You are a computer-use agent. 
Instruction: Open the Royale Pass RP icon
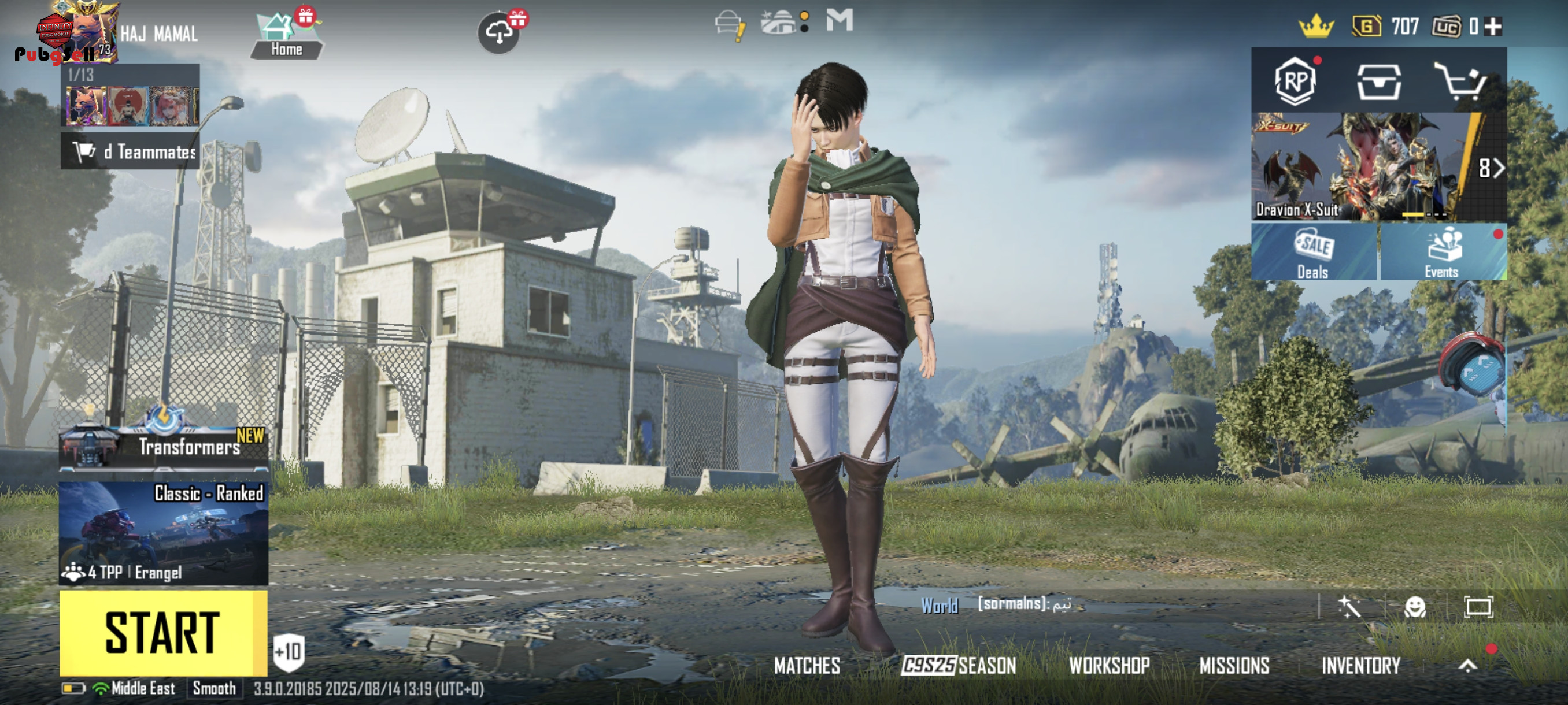(1295, 81)
